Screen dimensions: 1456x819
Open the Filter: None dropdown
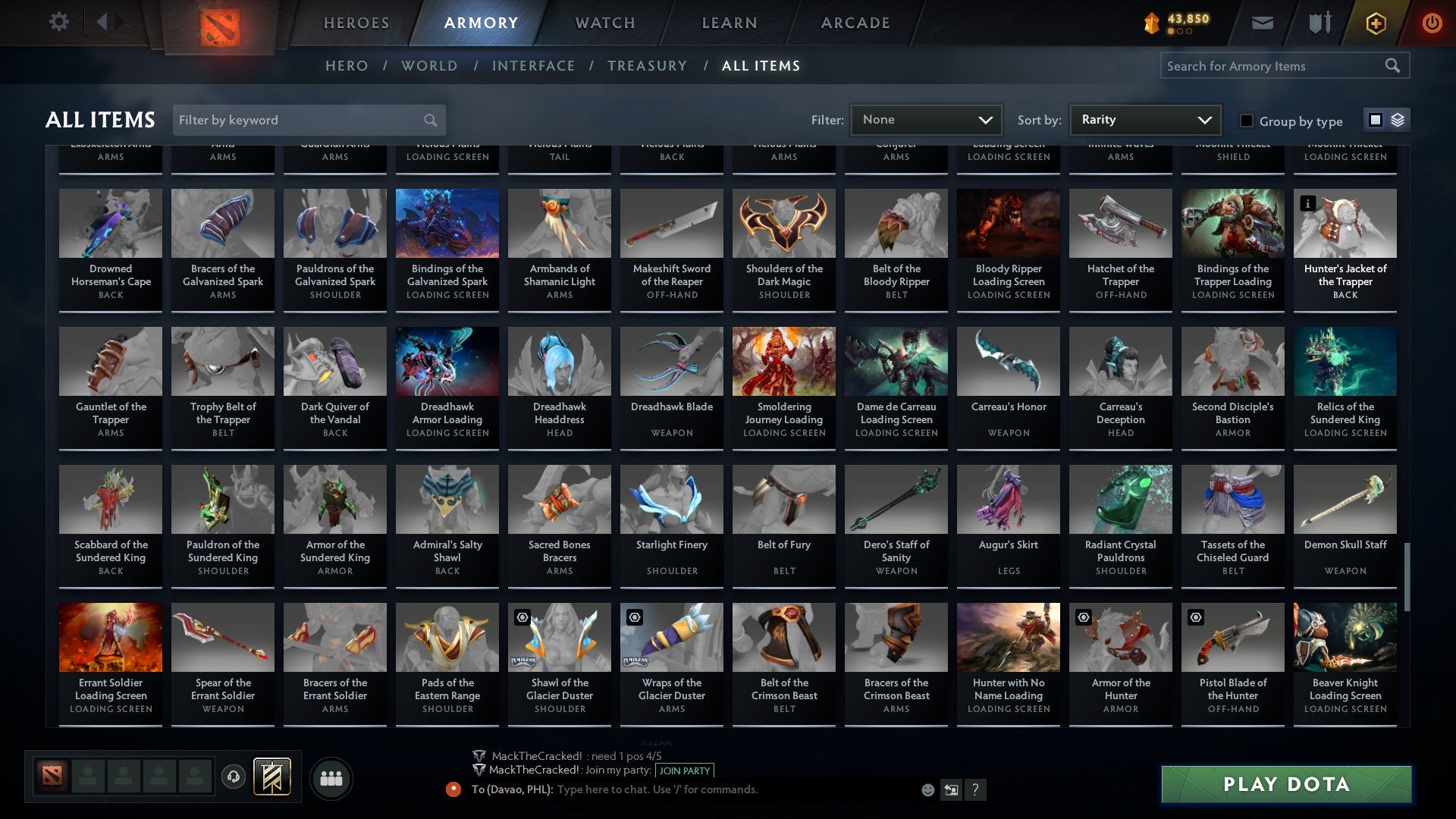tap(925, 119)
